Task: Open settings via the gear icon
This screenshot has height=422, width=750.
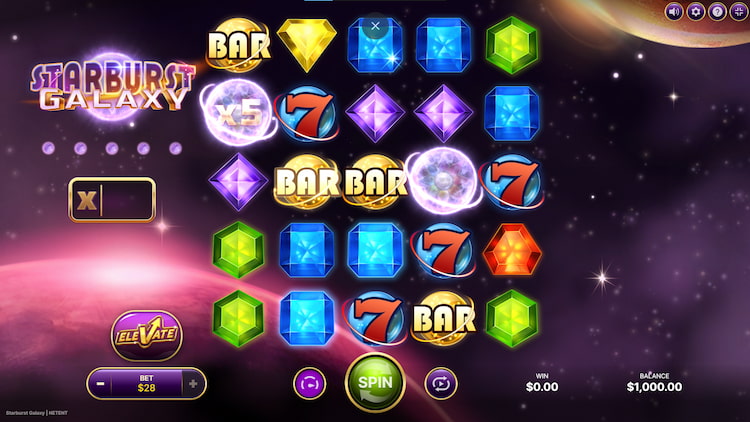Action: pyautogui.click(x=696, y=12)
